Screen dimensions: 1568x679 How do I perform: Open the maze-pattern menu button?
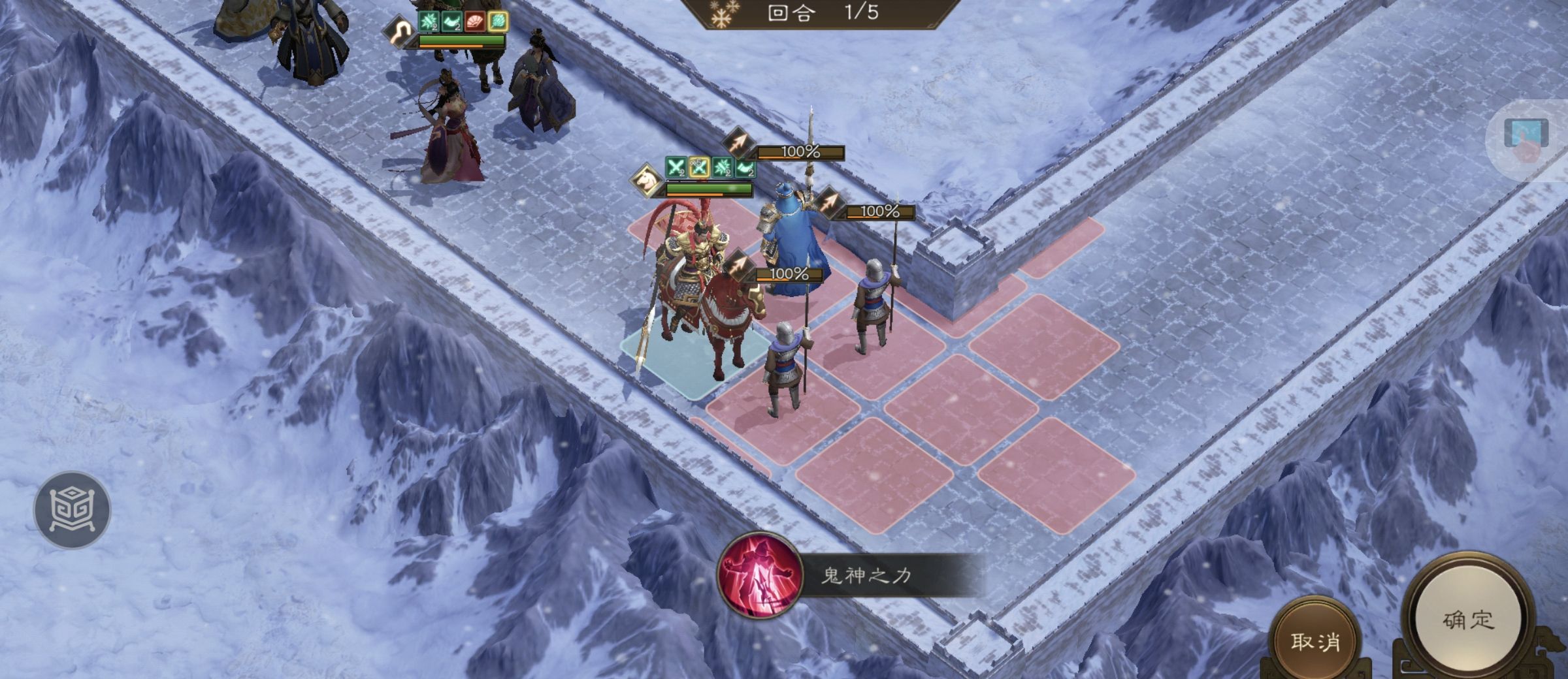73,509
